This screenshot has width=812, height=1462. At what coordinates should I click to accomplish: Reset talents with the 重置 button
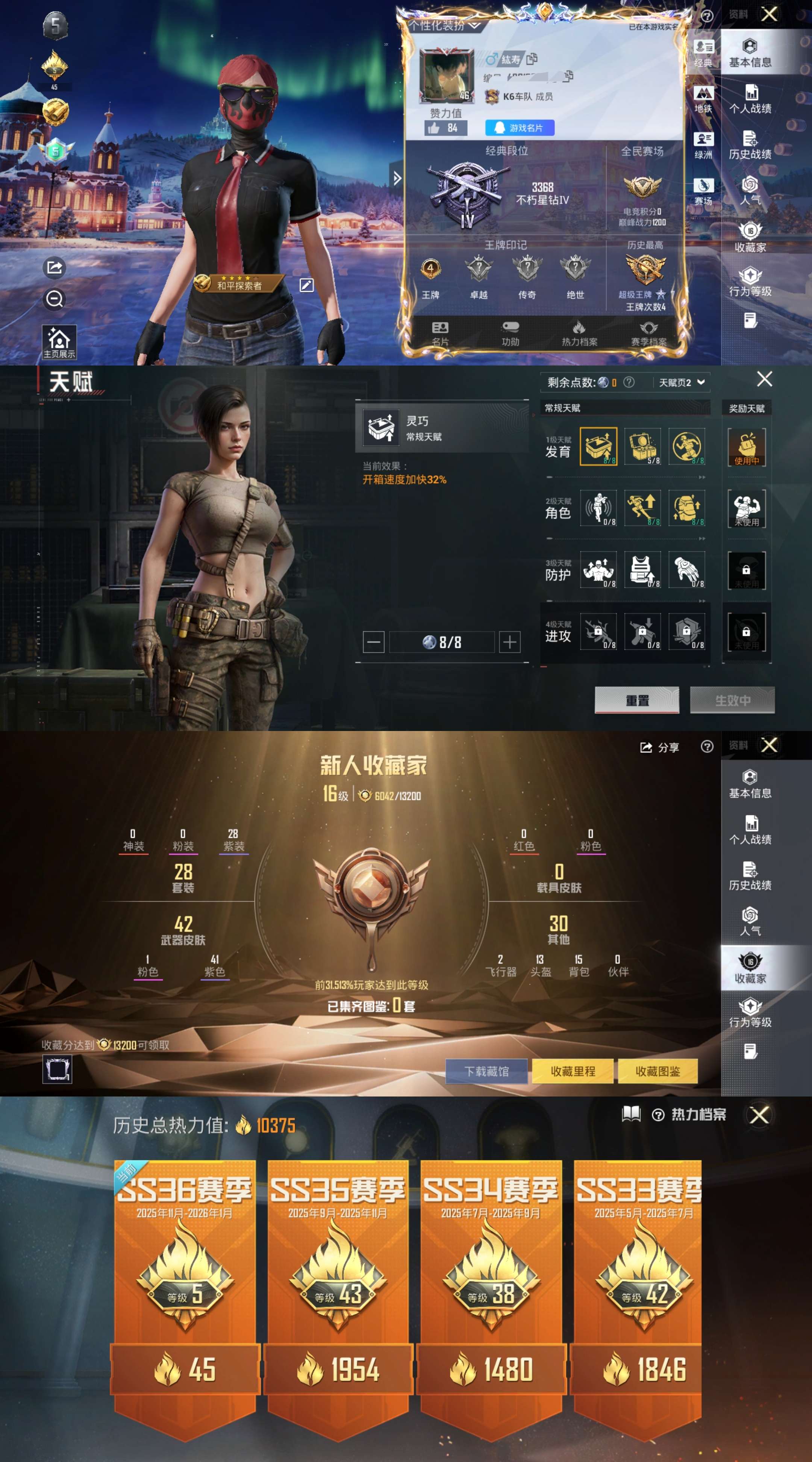637,700
